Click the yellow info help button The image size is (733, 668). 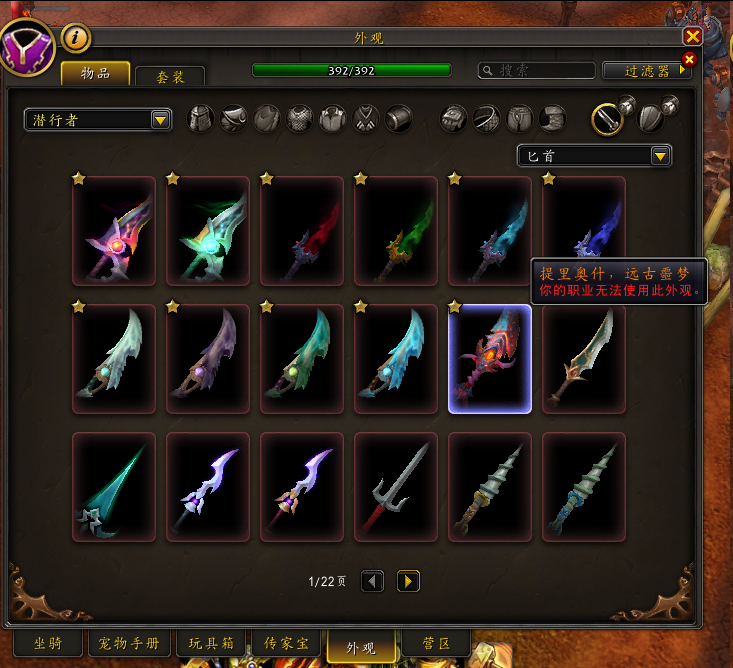pyautogui.click(x=77, y=38)
